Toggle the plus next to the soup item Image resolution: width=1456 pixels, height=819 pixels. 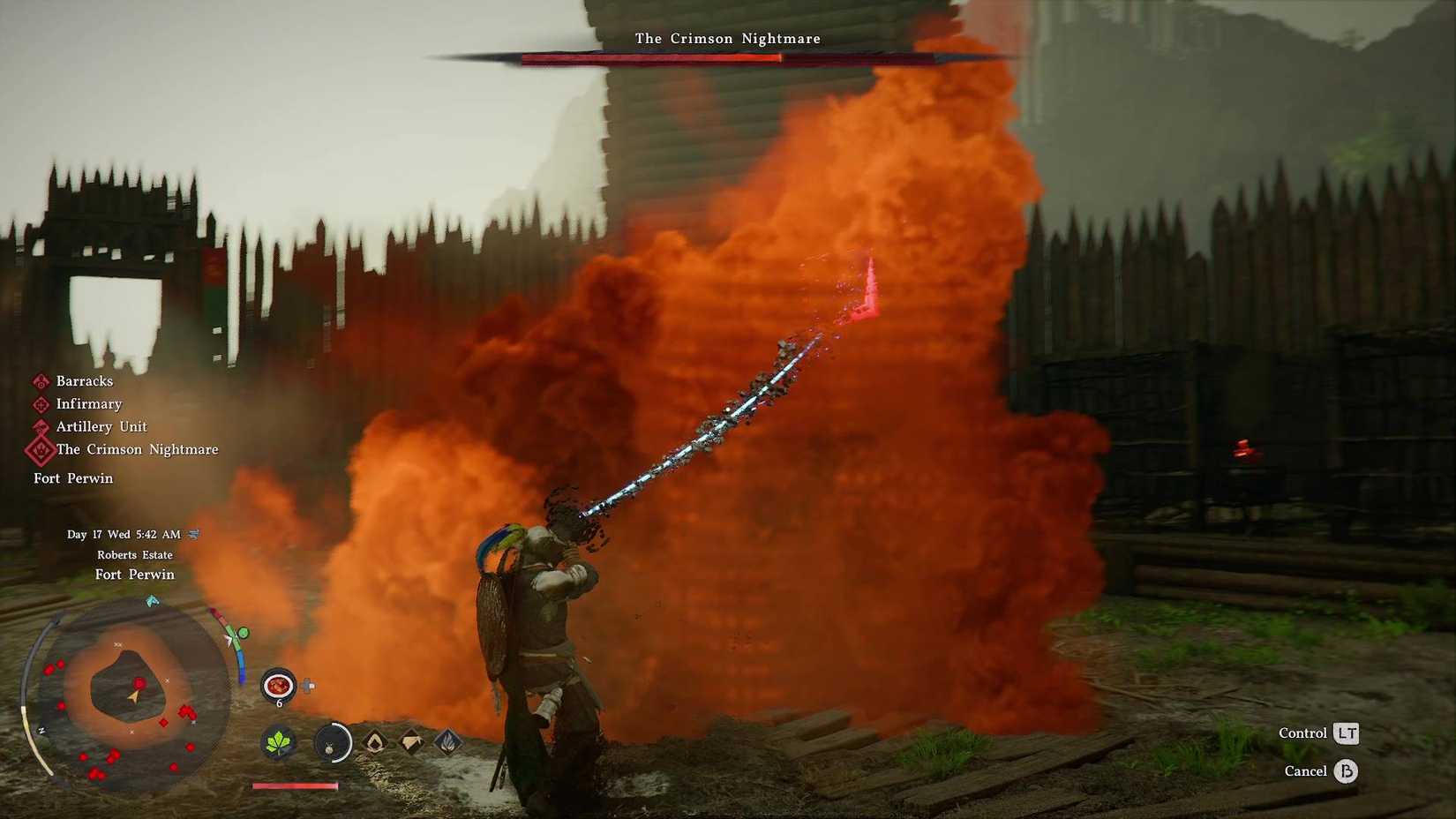pos(307,683)
